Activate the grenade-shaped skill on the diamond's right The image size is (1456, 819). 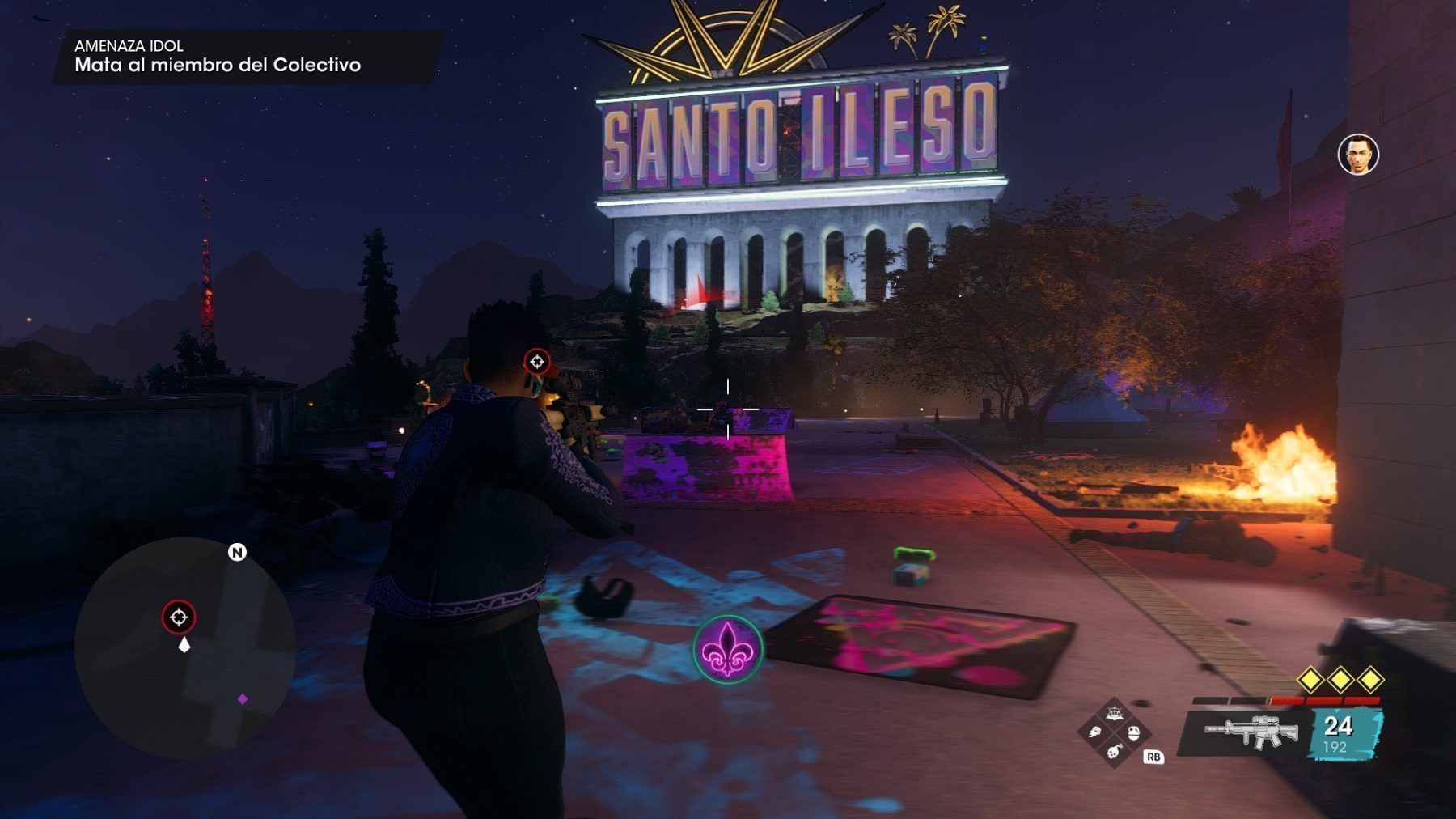tap(1133, 733)
